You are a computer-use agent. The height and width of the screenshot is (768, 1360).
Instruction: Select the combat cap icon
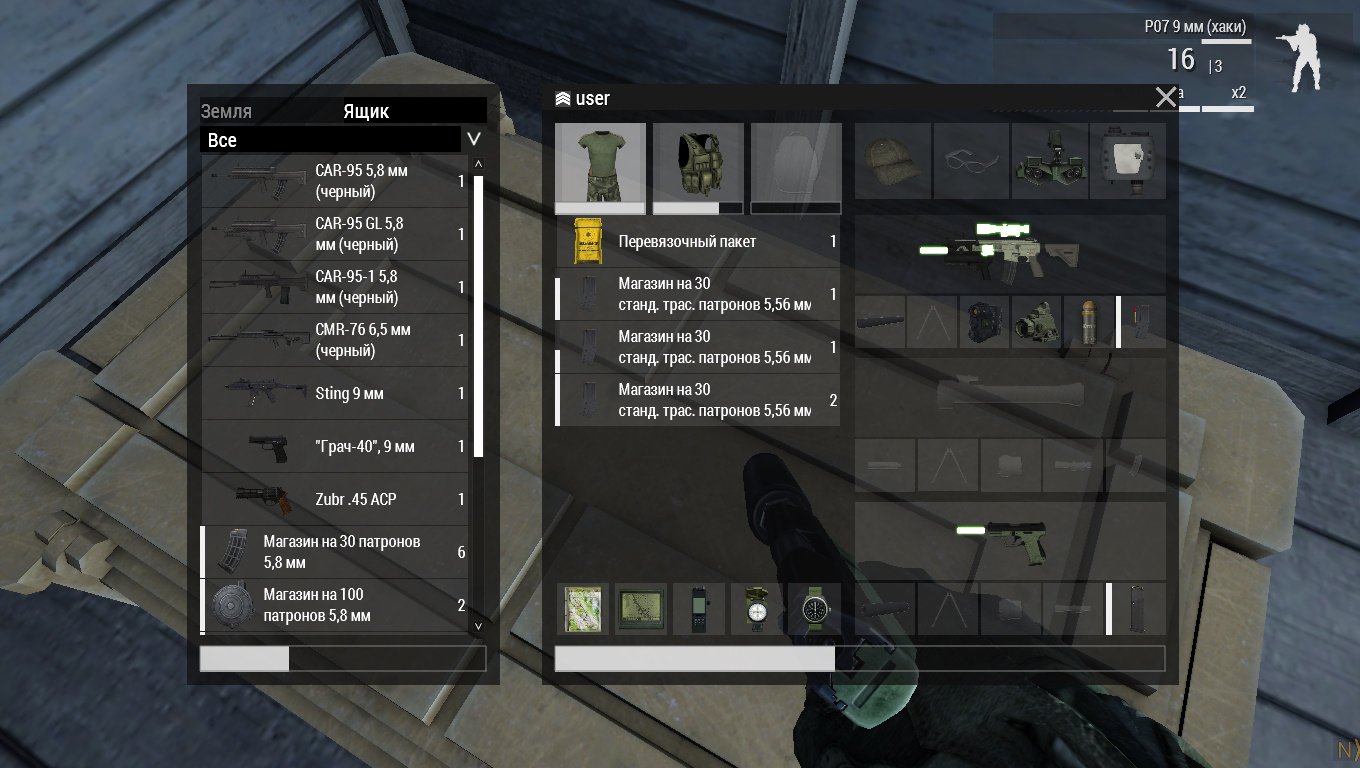pyautogui.click(x=893, y=161)
